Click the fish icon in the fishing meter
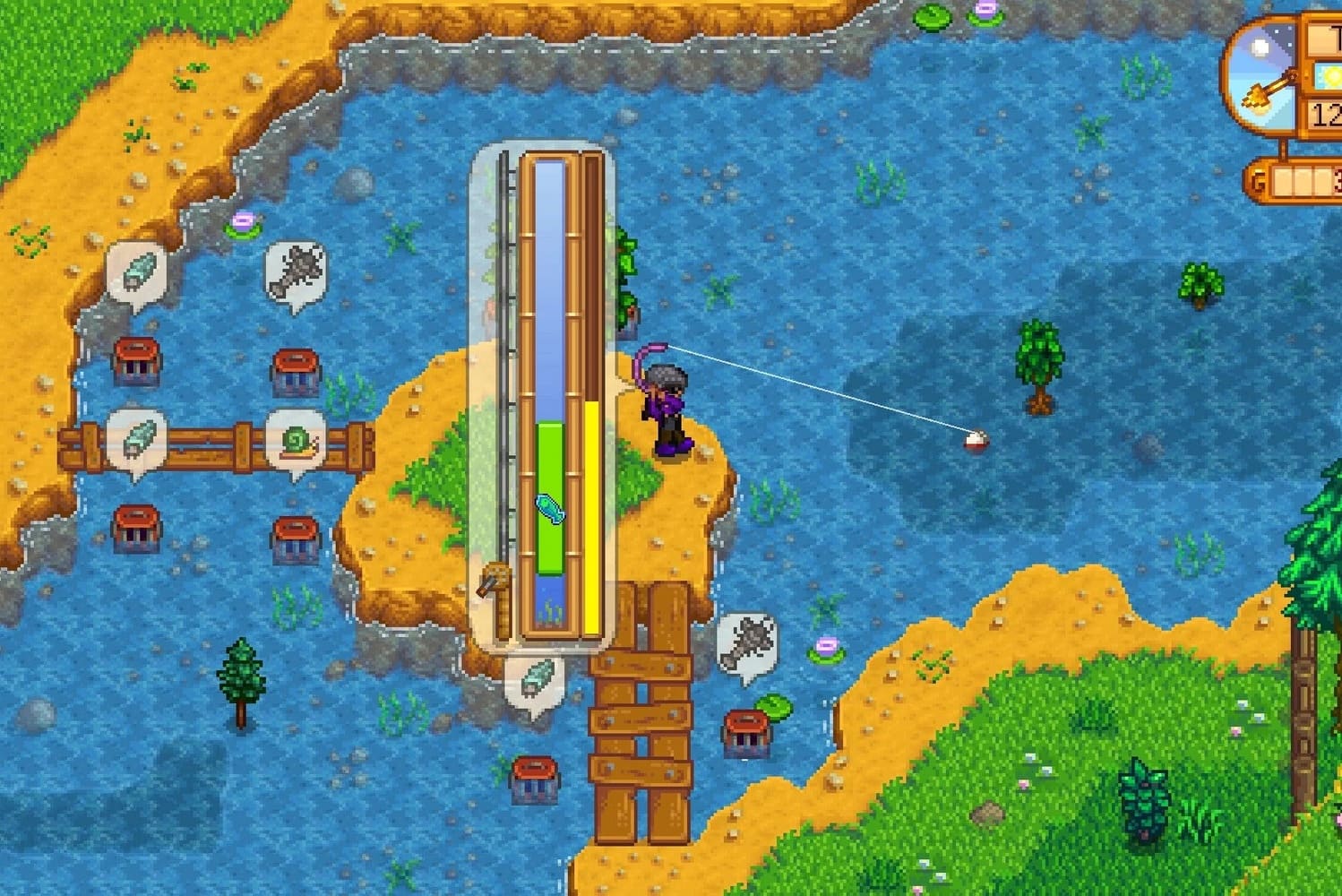The image size is (1342, 896). 549,509
